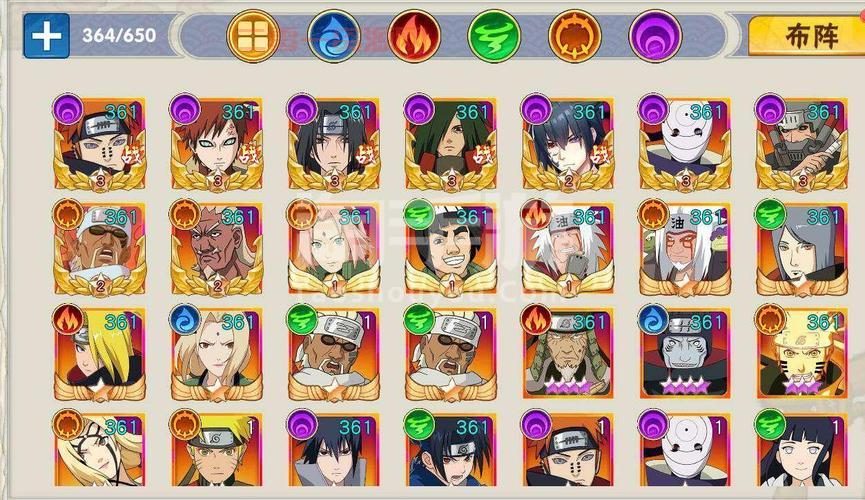Select the grinning Might Guy card
865x500 pixels.
click(x=447, y=250)
